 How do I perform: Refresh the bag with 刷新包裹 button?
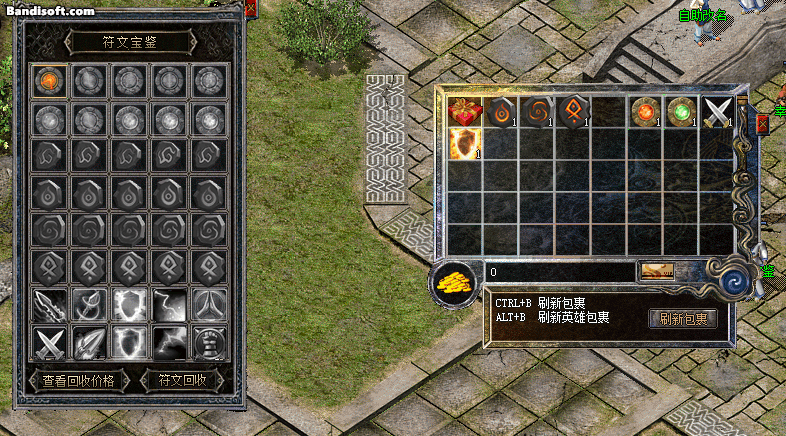[x=684, y=319]
